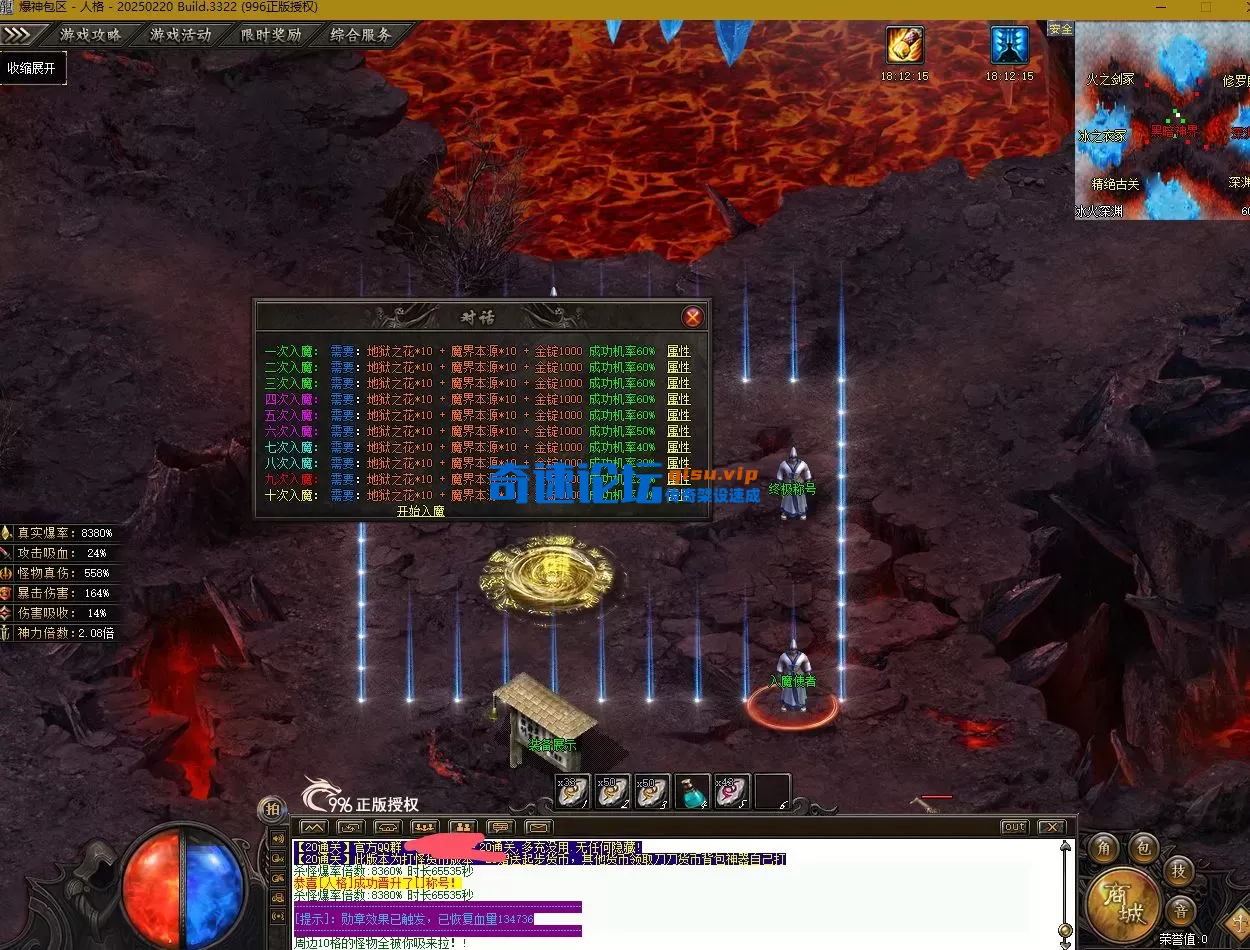Open the 综合服务 menu

(361, 34)
